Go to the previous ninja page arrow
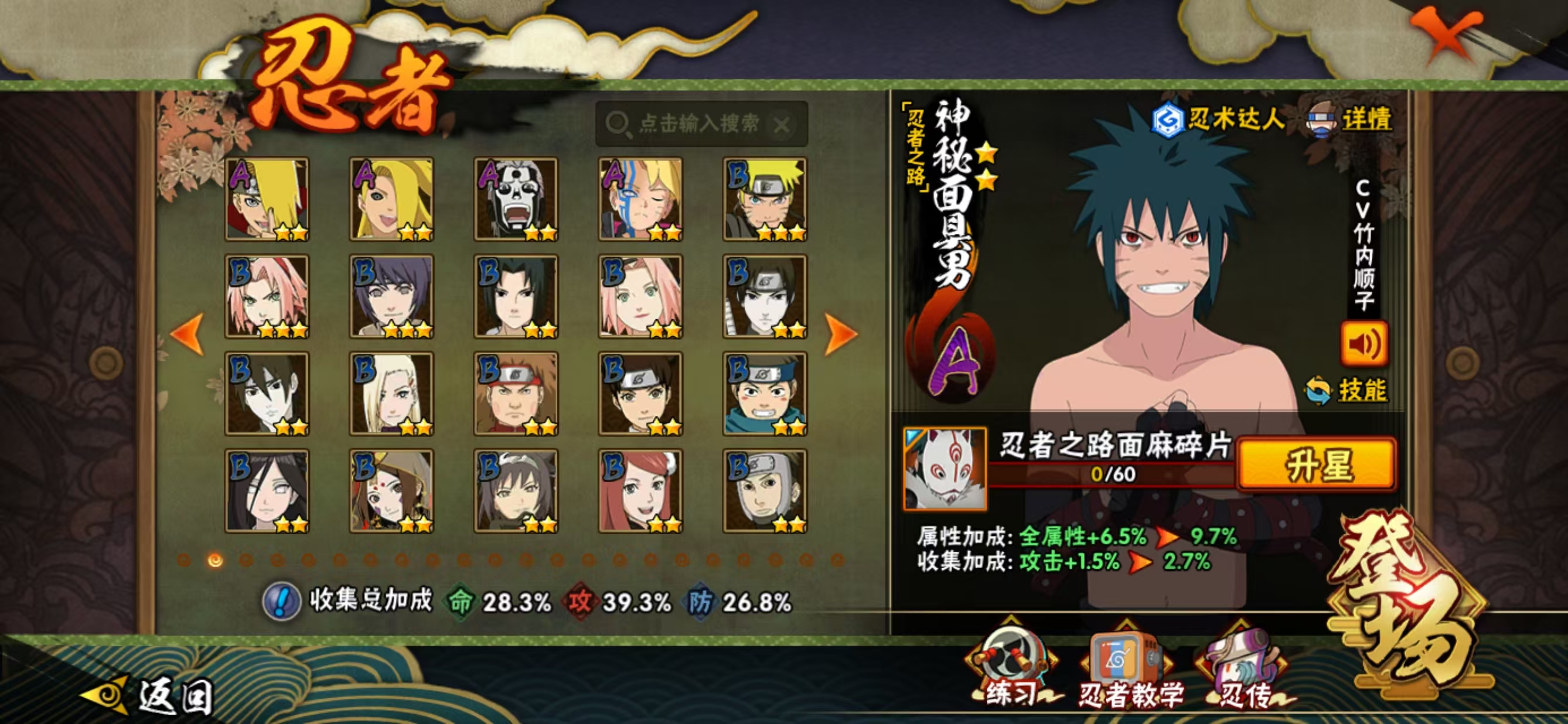This screenshot has width=1568, height=724. [187, 333]
